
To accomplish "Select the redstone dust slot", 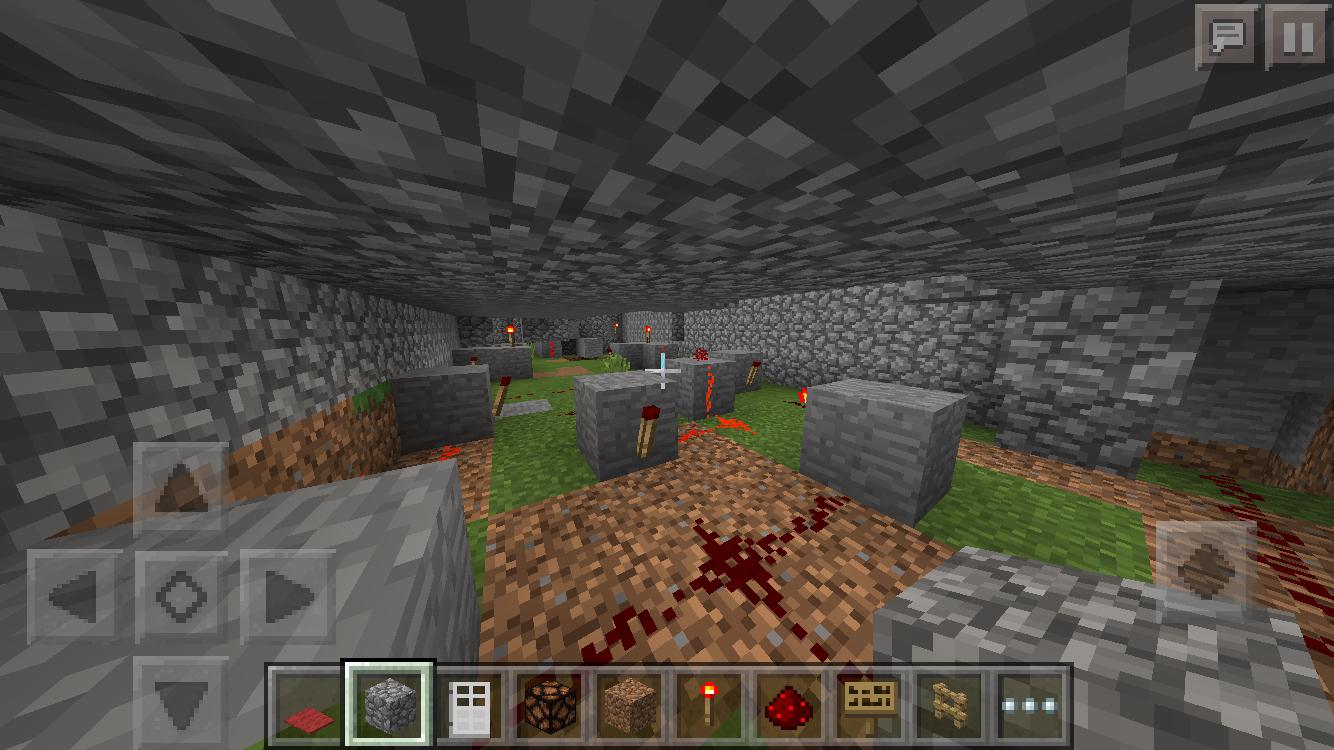I will [x=790, y=705].
